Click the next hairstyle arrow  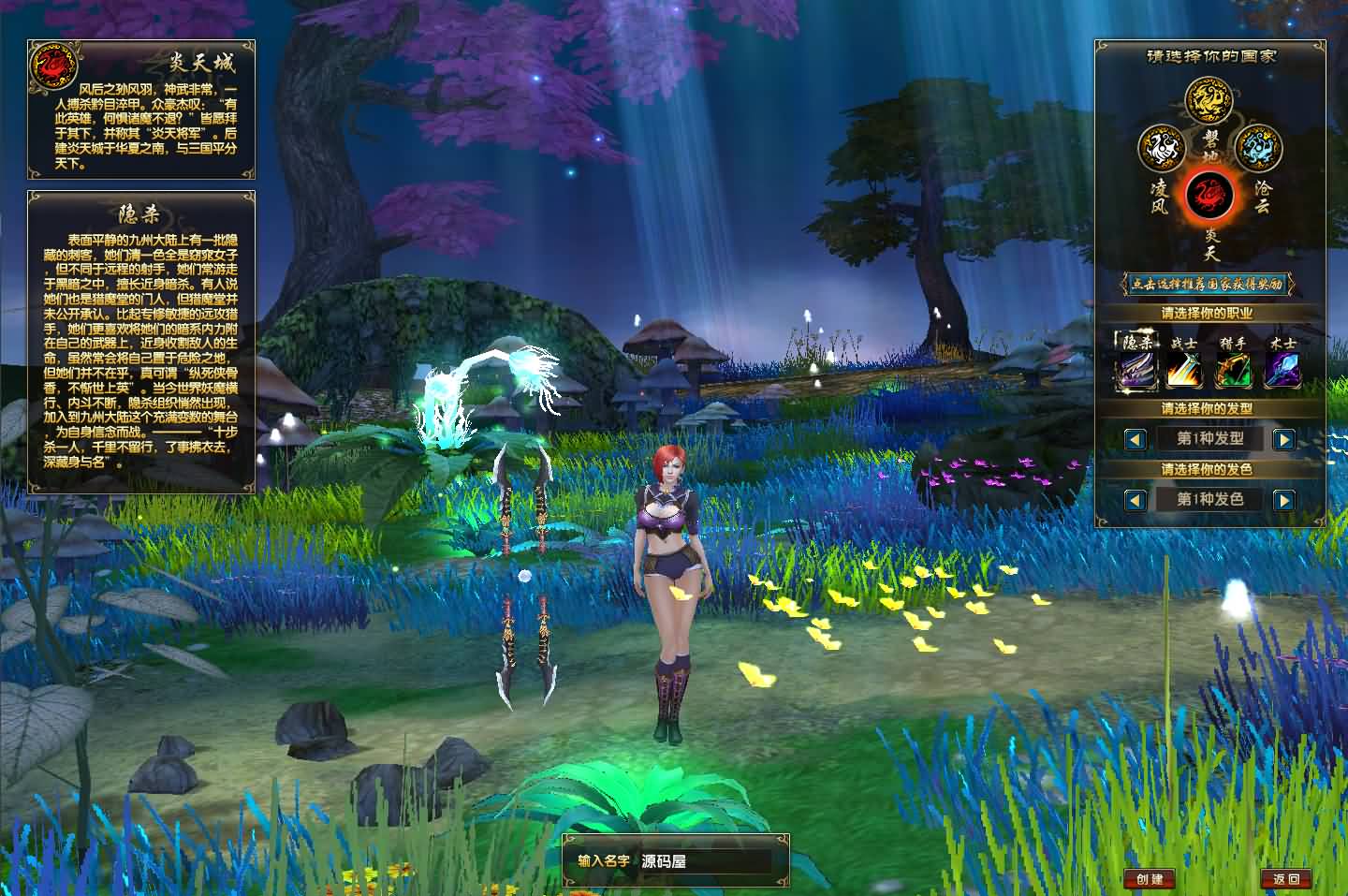[x=1284, y=438]
